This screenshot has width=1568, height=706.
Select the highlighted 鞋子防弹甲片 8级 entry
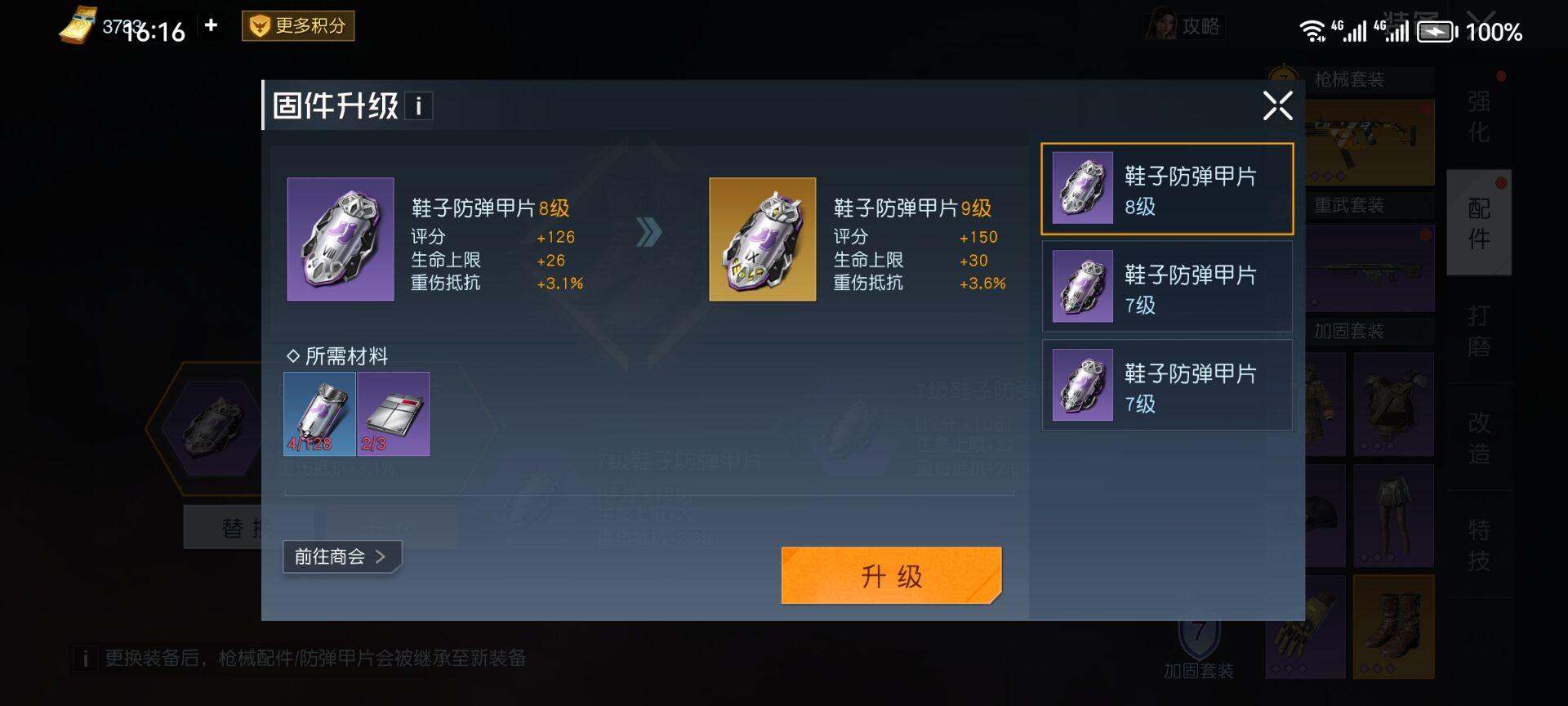pos(1166,188)
